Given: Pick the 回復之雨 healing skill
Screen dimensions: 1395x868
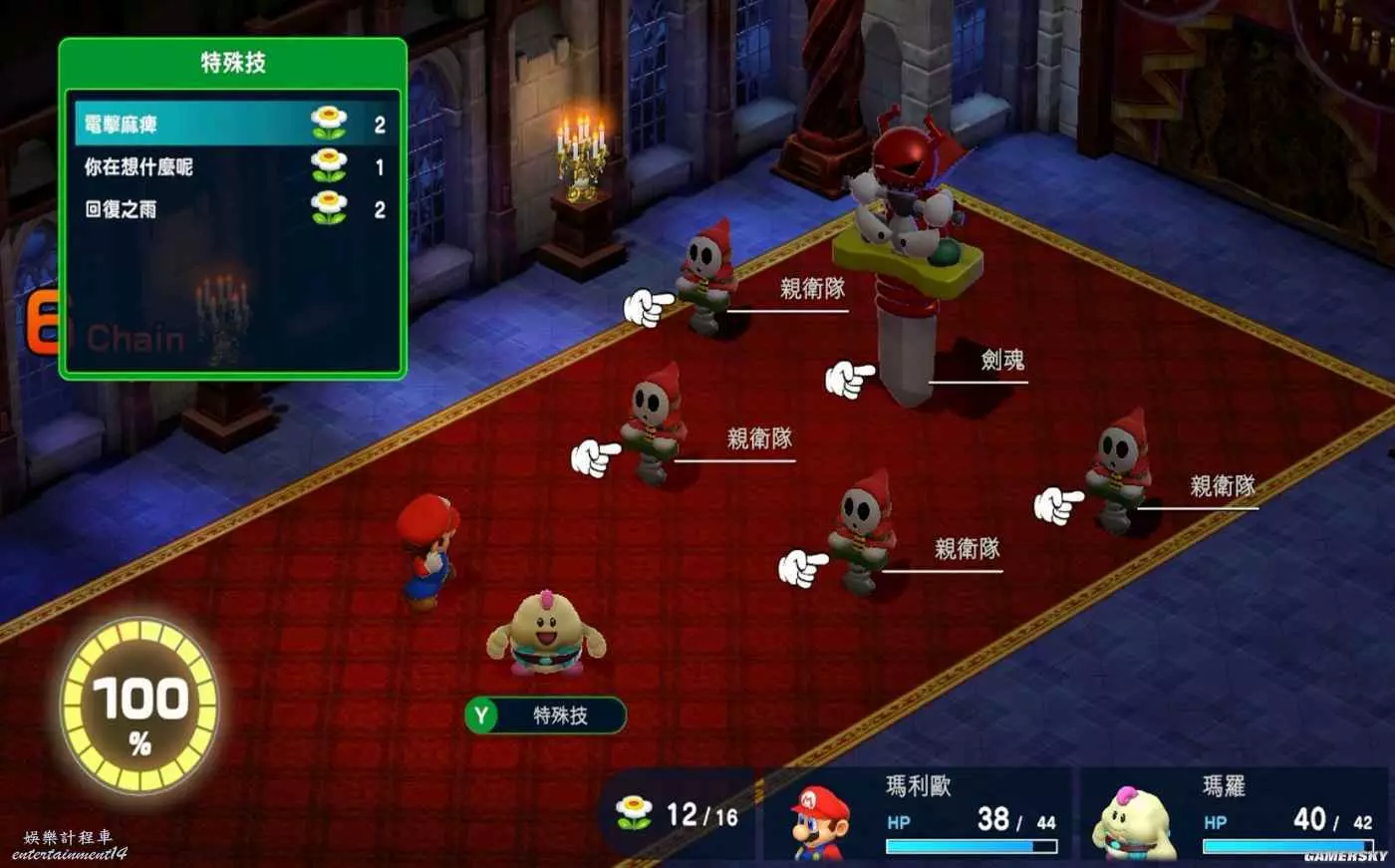Looking at the screenshot, I should click(x=121, y=209).
